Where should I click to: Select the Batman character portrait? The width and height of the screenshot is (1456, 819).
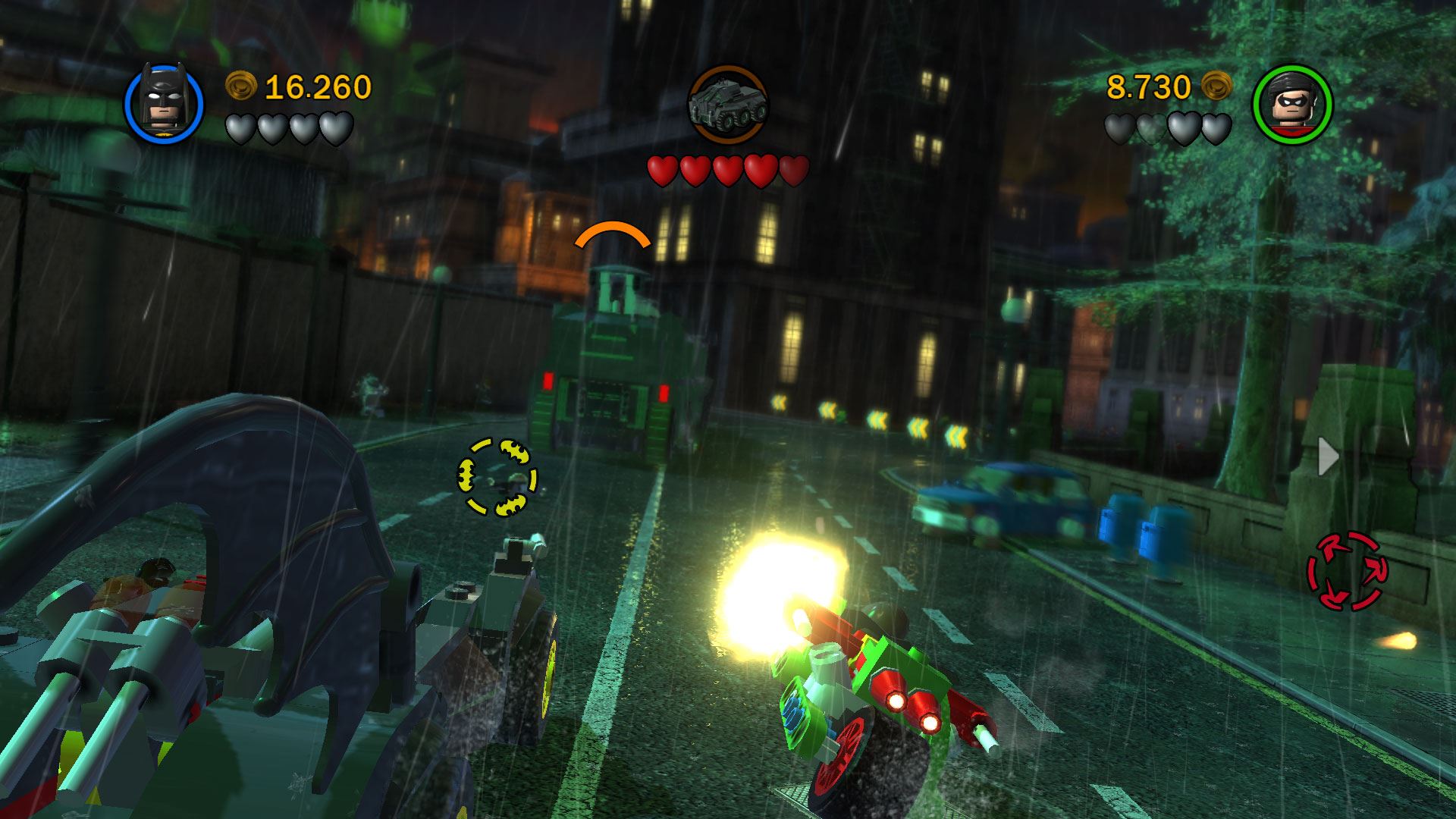pyautogui.click(x=164, y=104)
